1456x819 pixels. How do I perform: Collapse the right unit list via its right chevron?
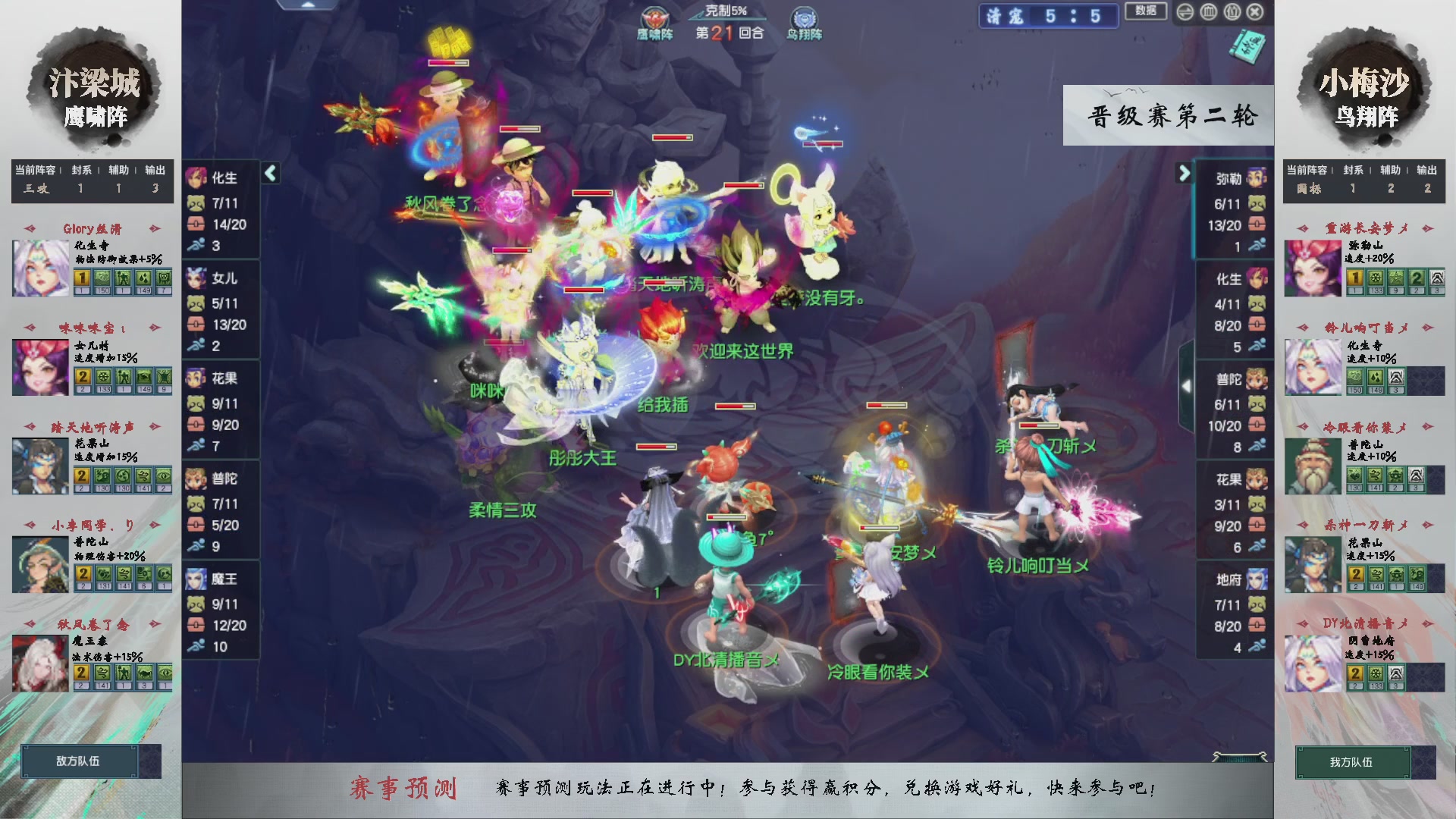1183,173
